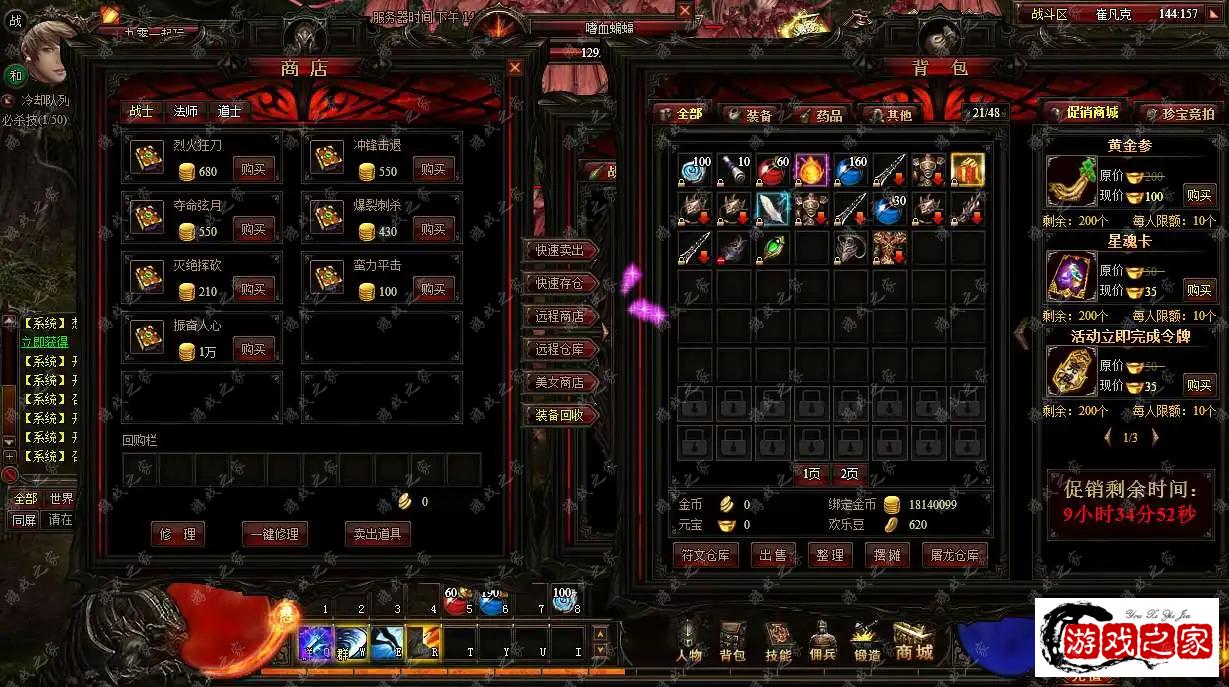Open 快速卖出 quick sell
Image resolution: width=1229 pixels, height=687 pixels.
(560, 250)
